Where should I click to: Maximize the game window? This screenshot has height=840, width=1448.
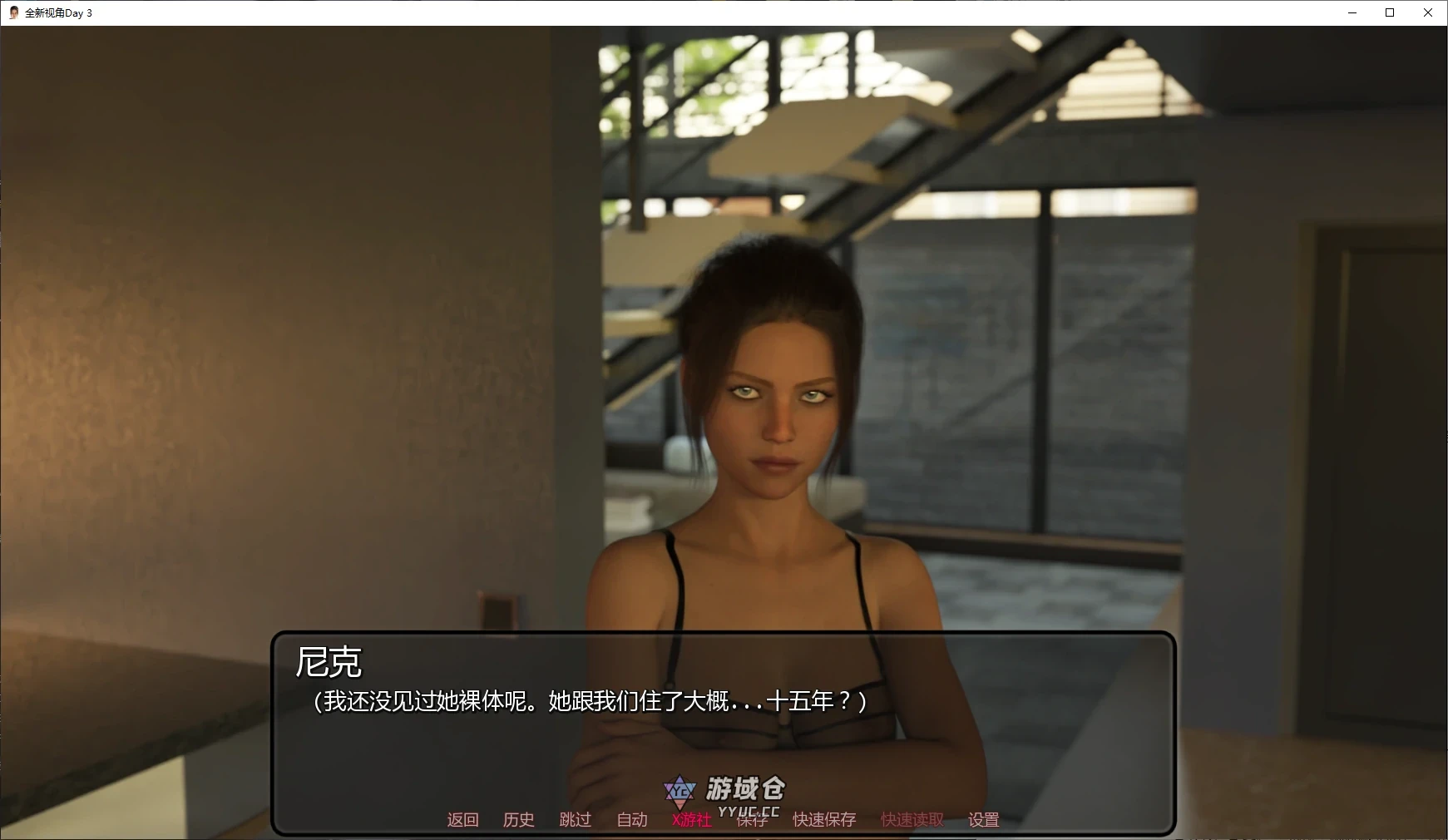1389,12
